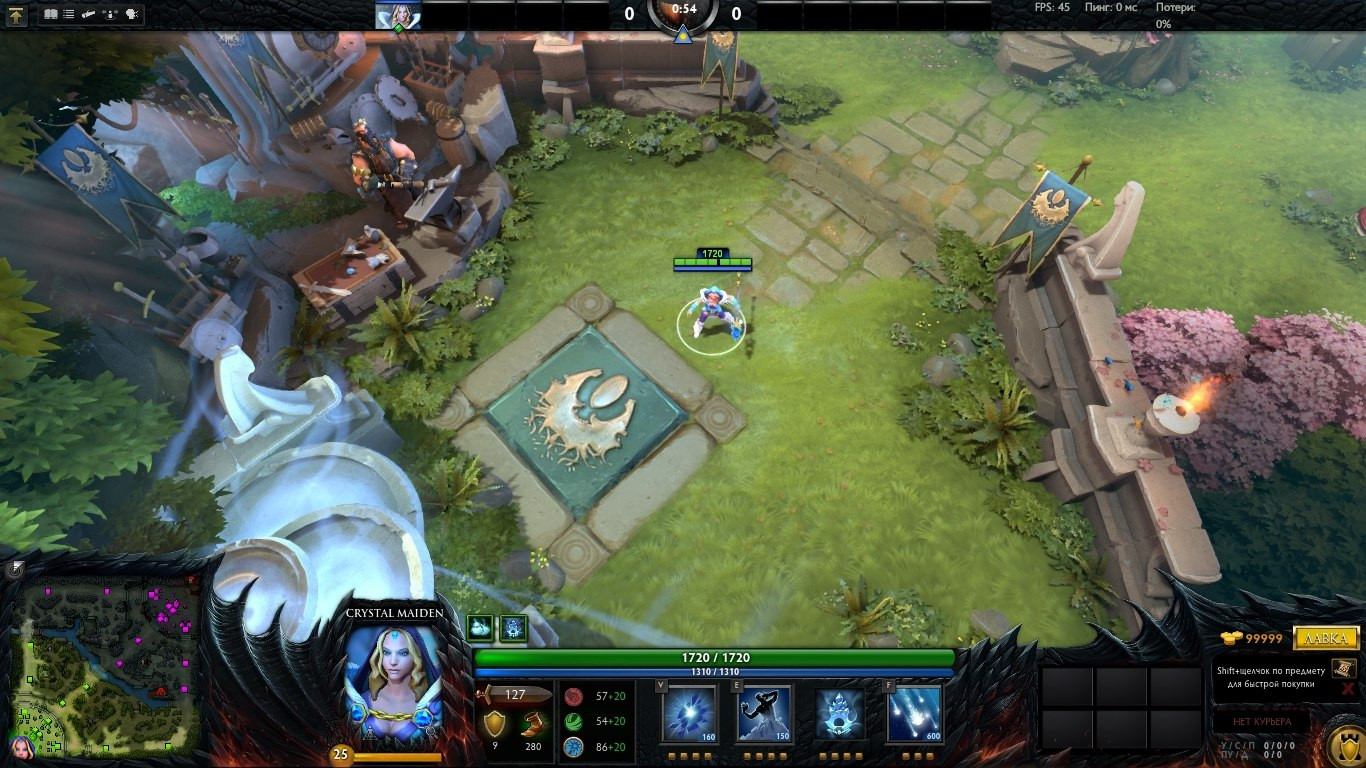
Task: Select the Arcane Aura ability icon
Action: point(840,714)
